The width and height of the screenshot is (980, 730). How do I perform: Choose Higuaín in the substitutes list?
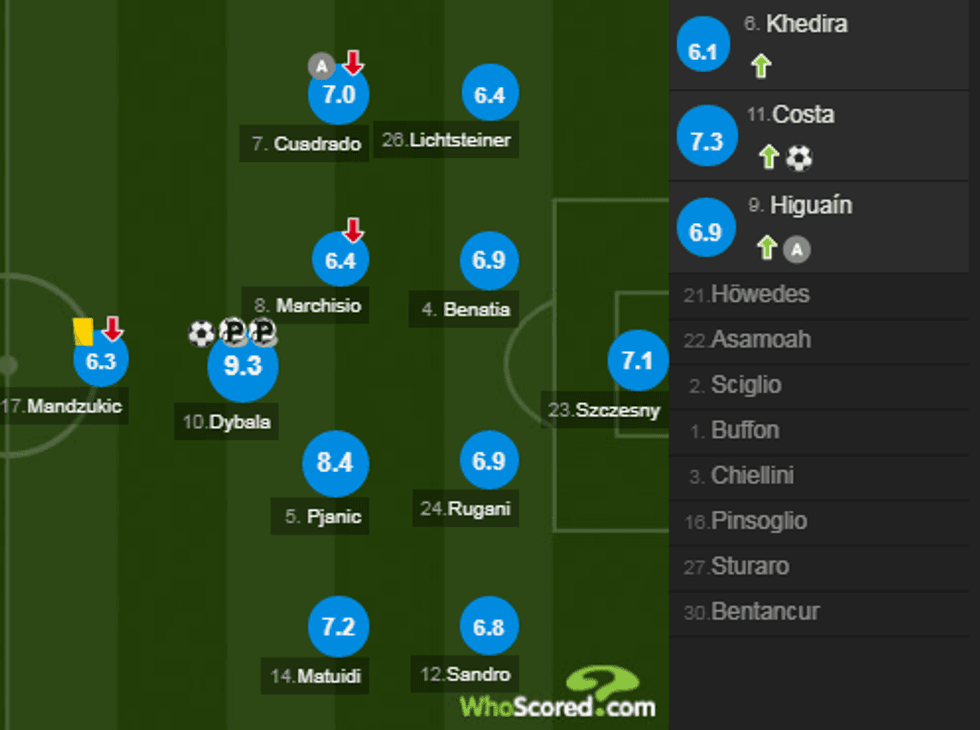click(824, 227)
